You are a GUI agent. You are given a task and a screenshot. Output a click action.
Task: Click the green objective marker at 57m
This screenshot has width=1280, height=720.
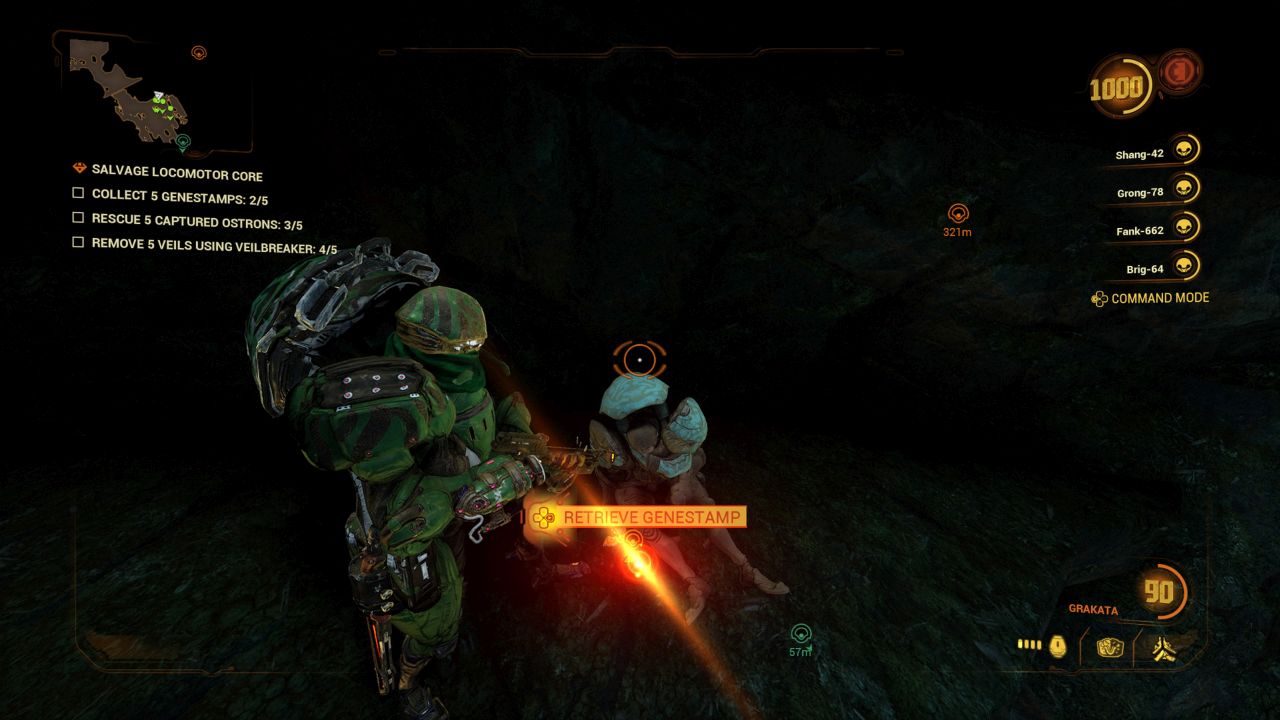pos(800,633)
